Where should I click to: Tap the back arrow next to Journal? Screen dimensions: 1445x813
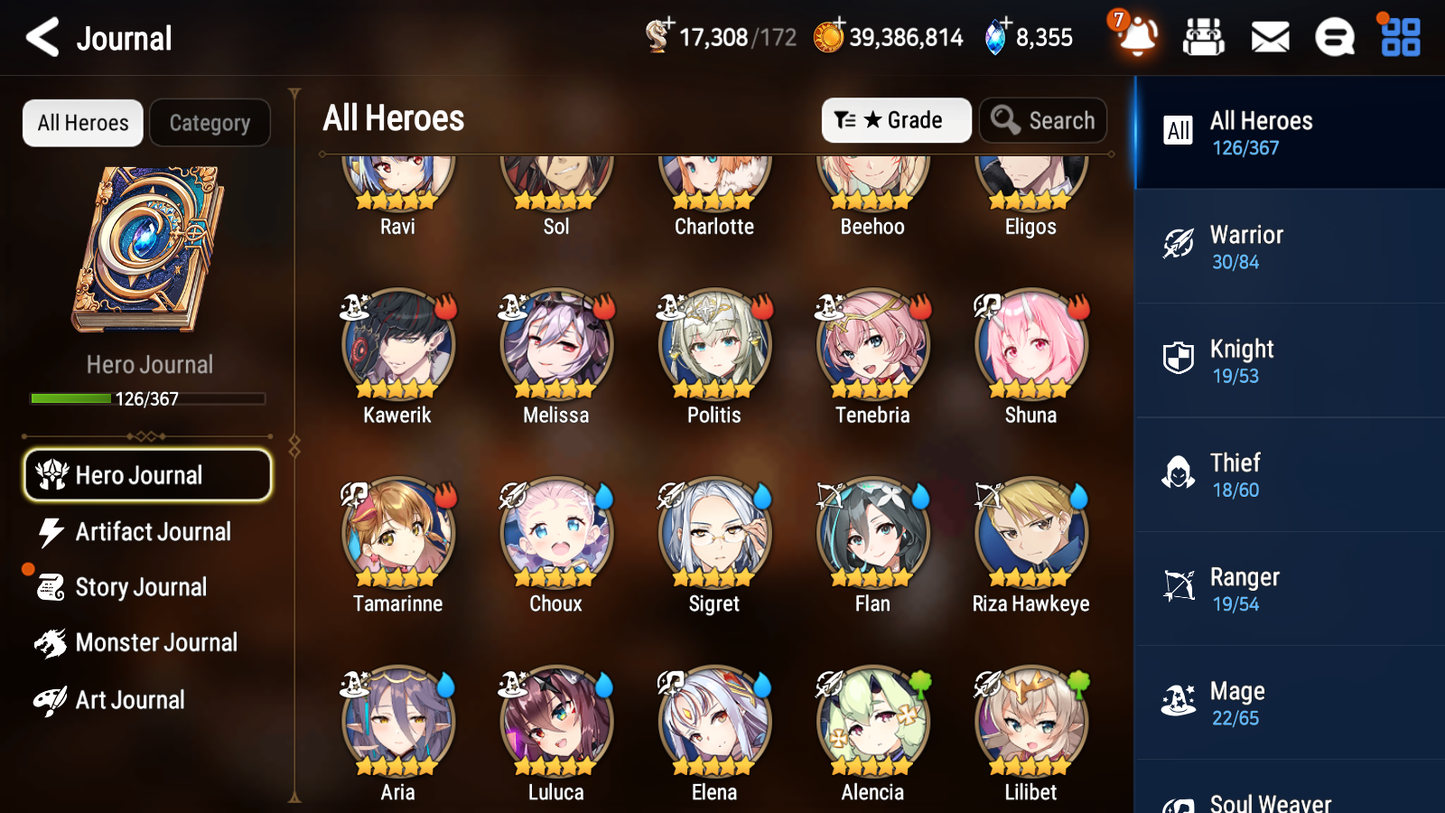pyautogui.click(x=41, y=37)
